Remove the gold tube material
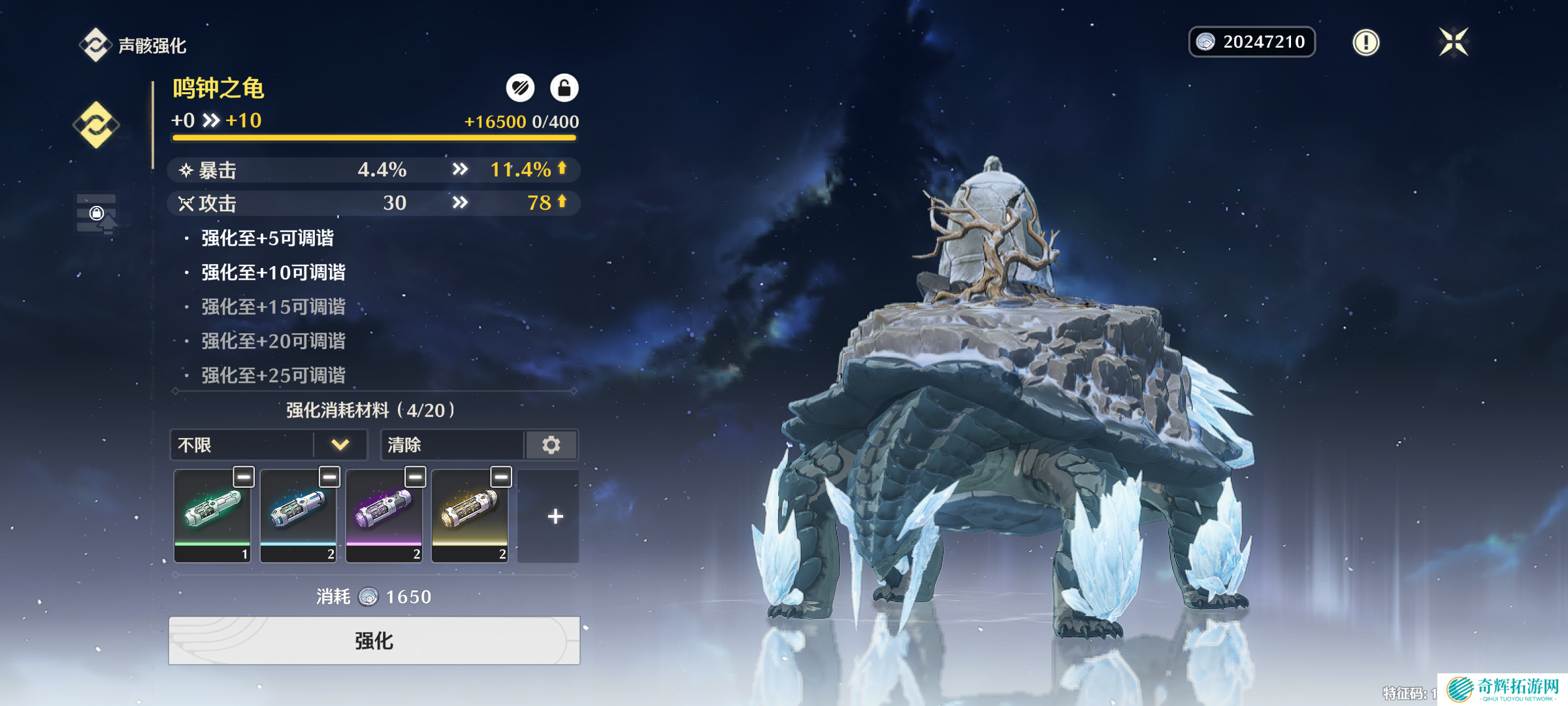Image resolution: width=1568 pixels, height=706 pixels. (x=501, y=477)
